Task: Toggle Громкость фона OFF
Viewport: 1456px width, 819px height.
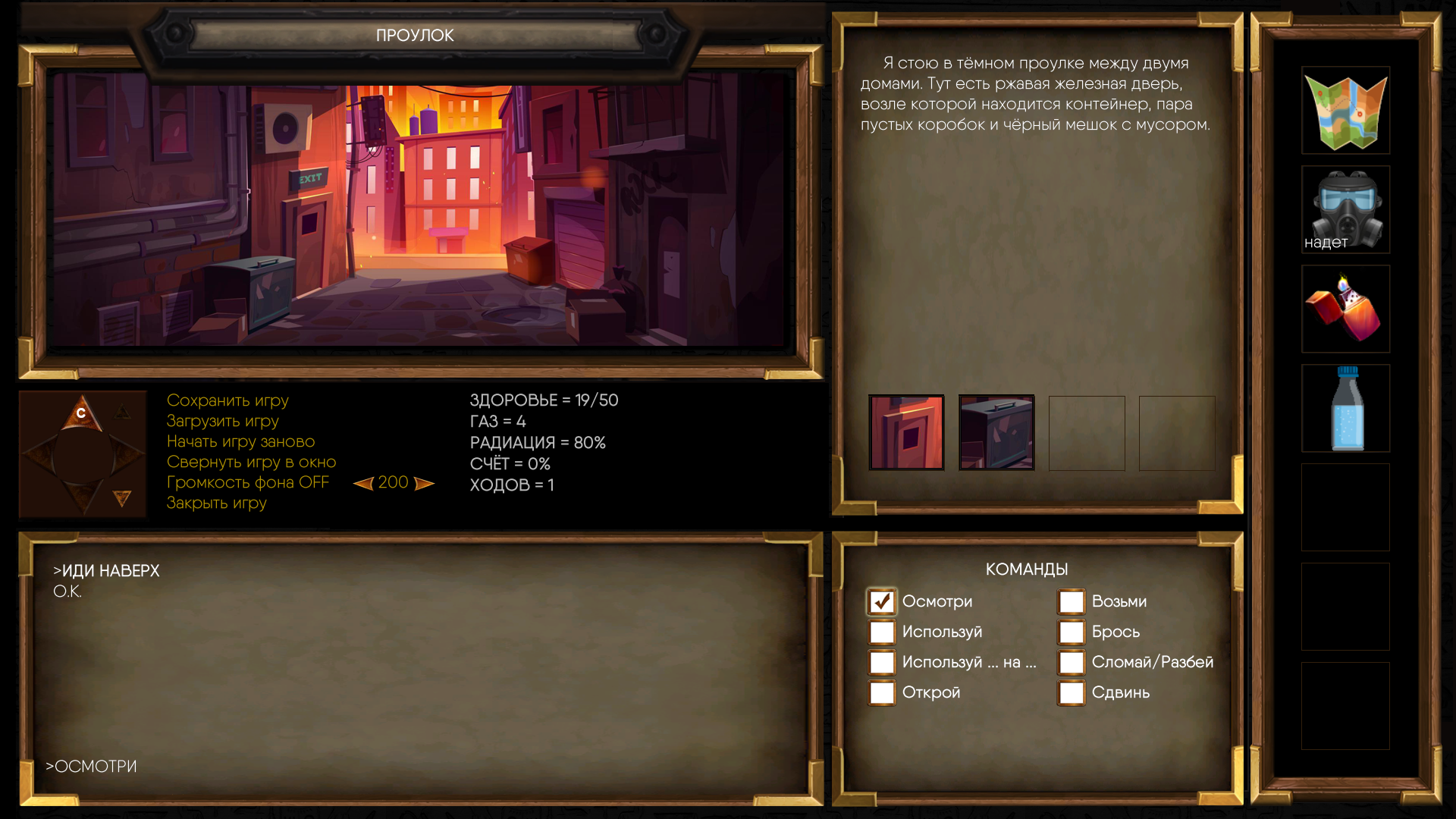Action: coord(248,482)
